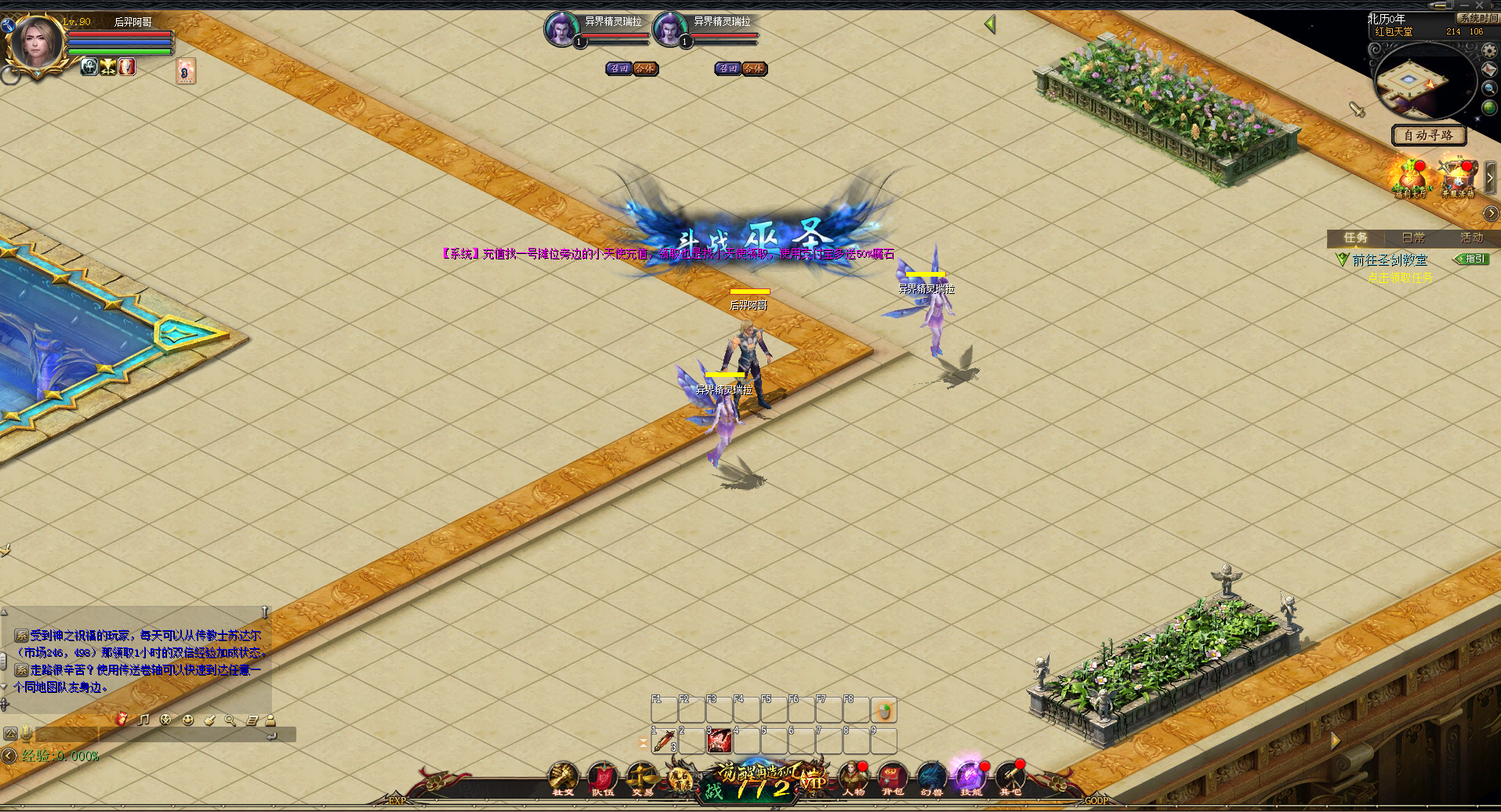Open the 社交 social menu
1501x812 pixels.
pos(563,777)
